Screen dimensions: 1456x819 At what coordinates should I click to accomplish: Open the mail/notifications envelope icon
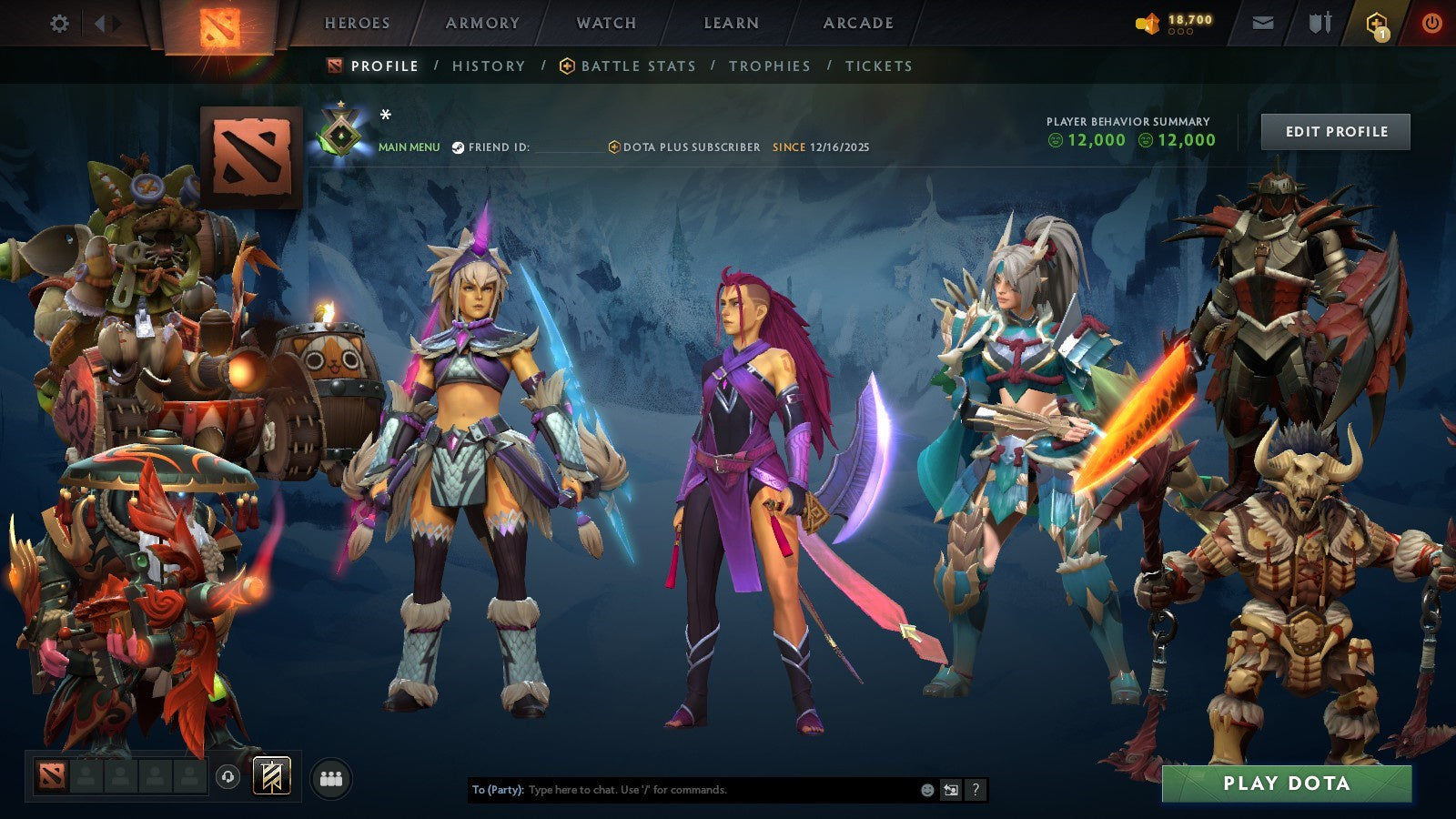pos(1261,24)
